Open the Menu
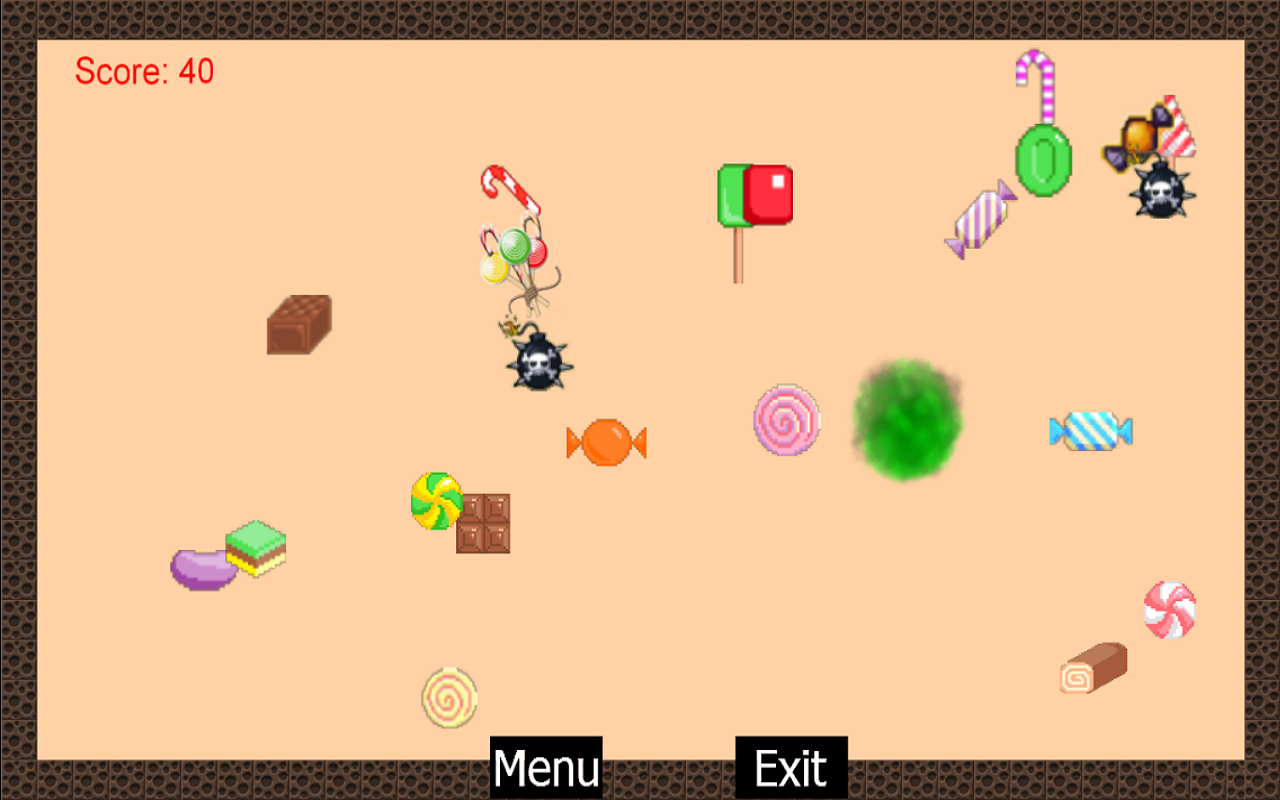Screen dimensions: 1280x800 click(x=545, y=766)
